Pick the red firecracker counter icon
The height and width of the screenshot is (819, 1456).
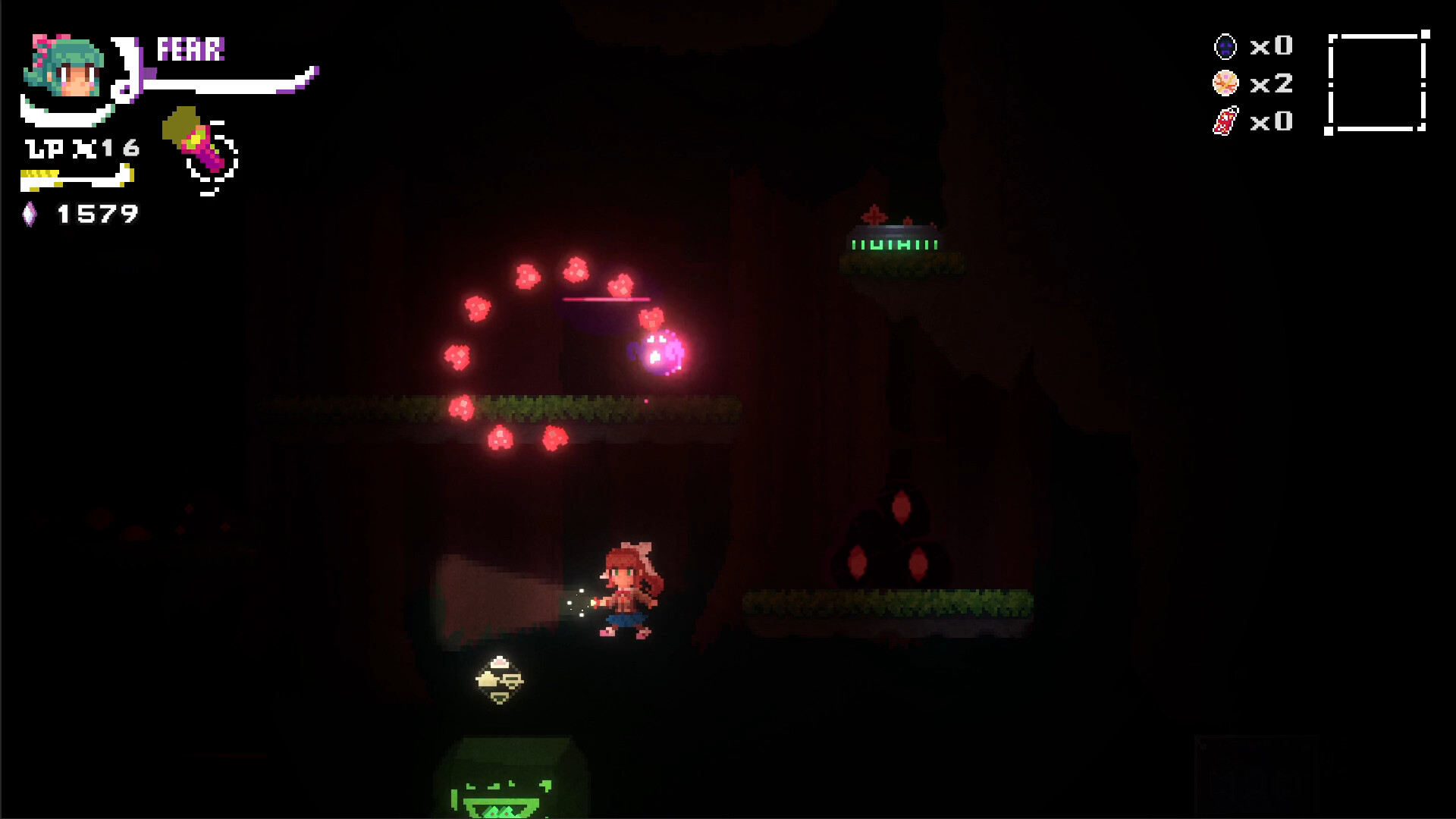pos(1225,121)
